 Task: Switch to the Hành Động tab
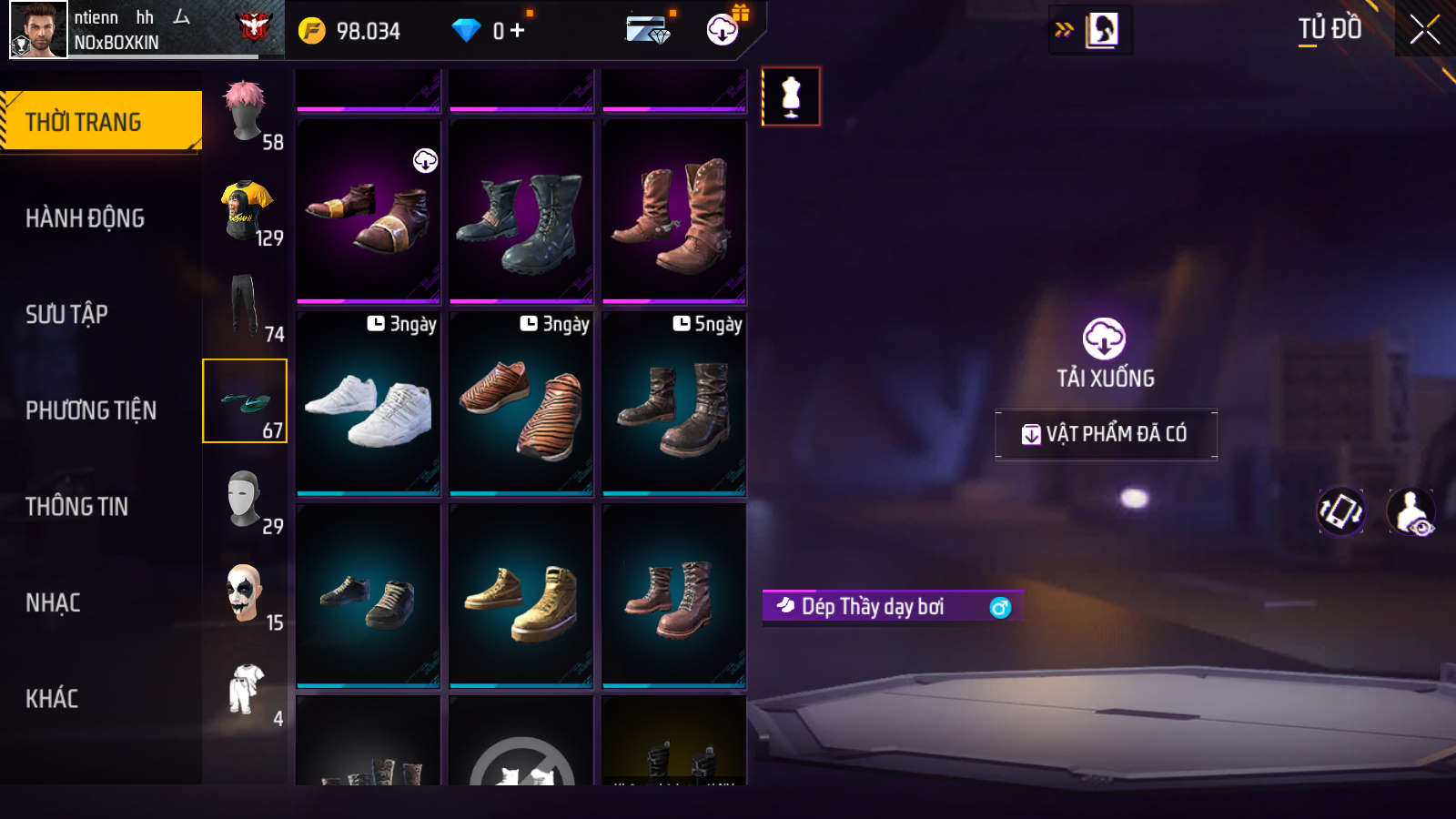(86, 218)
